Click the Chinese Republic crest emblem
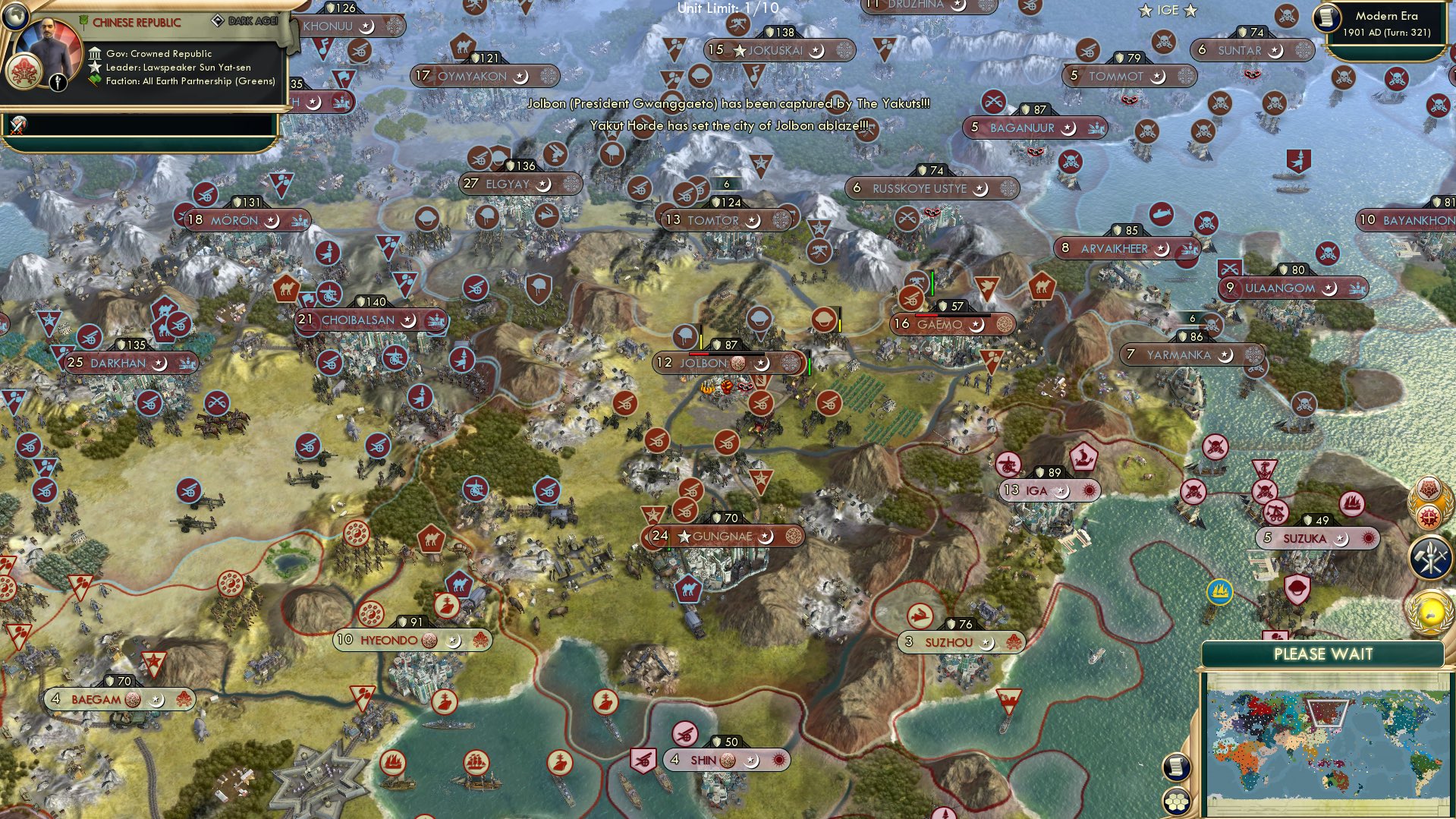The width and height of the screenshot is (1456, 819). coord(24,74)
